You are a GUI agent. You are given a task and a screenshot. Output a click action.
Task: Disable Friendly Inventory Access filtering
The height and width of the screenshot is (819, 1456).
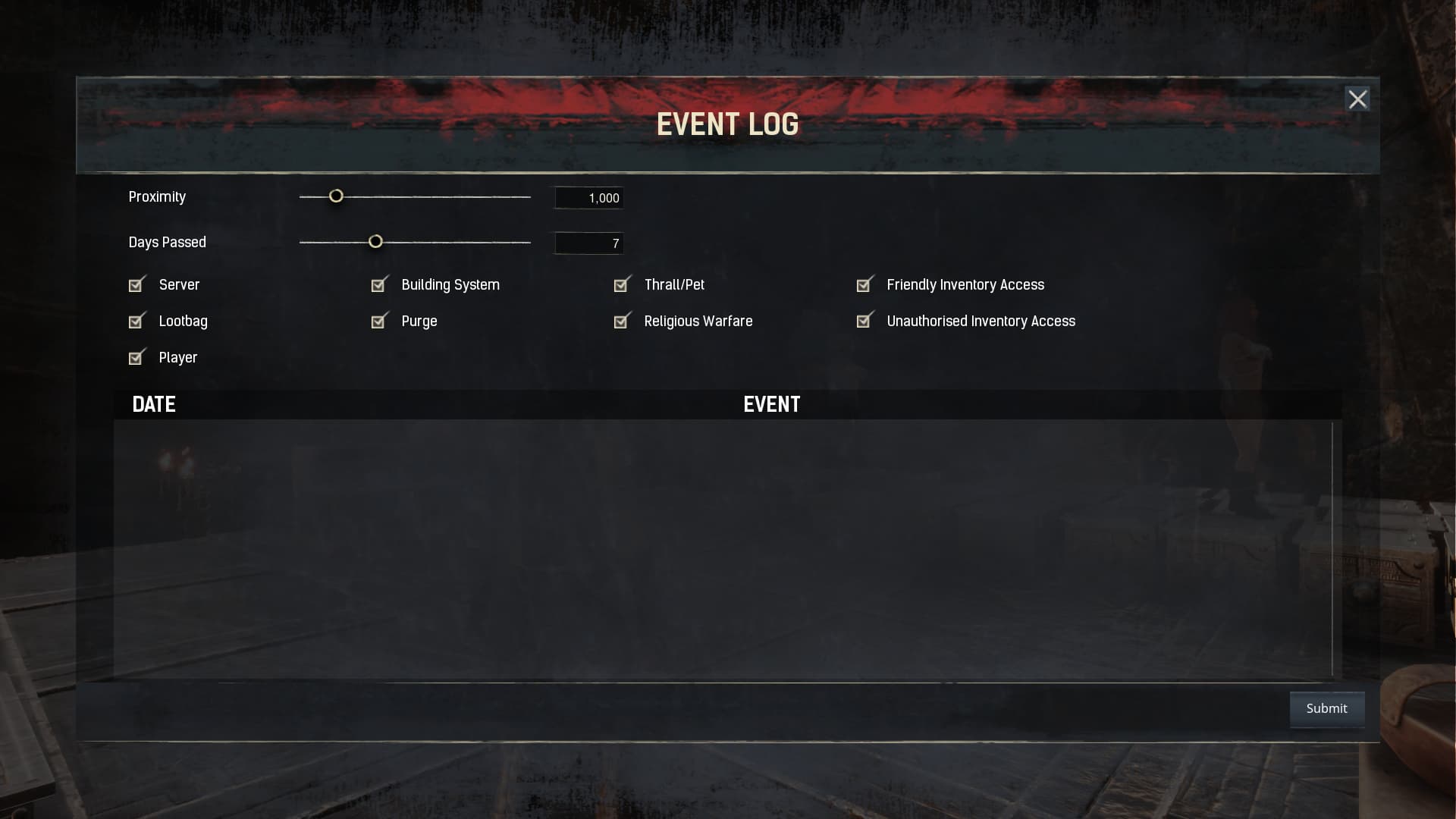click(864, 284)
